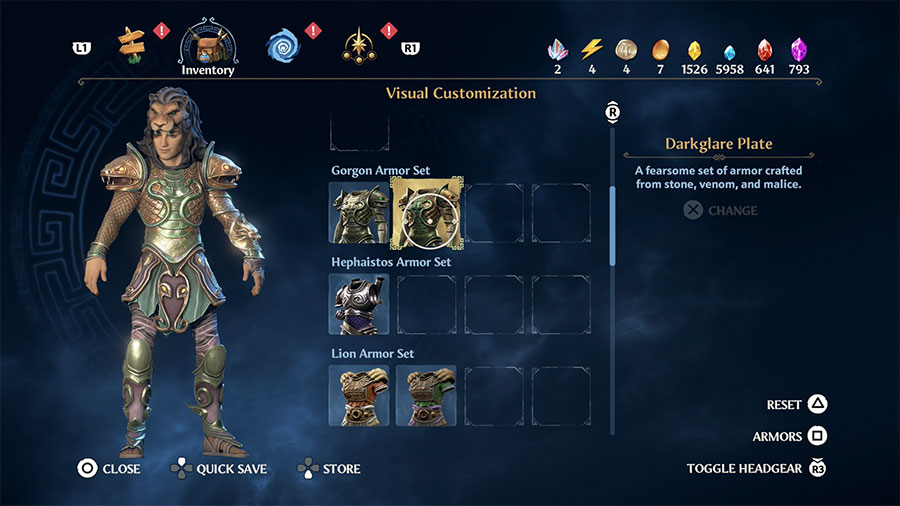Open the golden star constellation tab
The height and width of the screenshot is (506, 900).
coord(356,44)
